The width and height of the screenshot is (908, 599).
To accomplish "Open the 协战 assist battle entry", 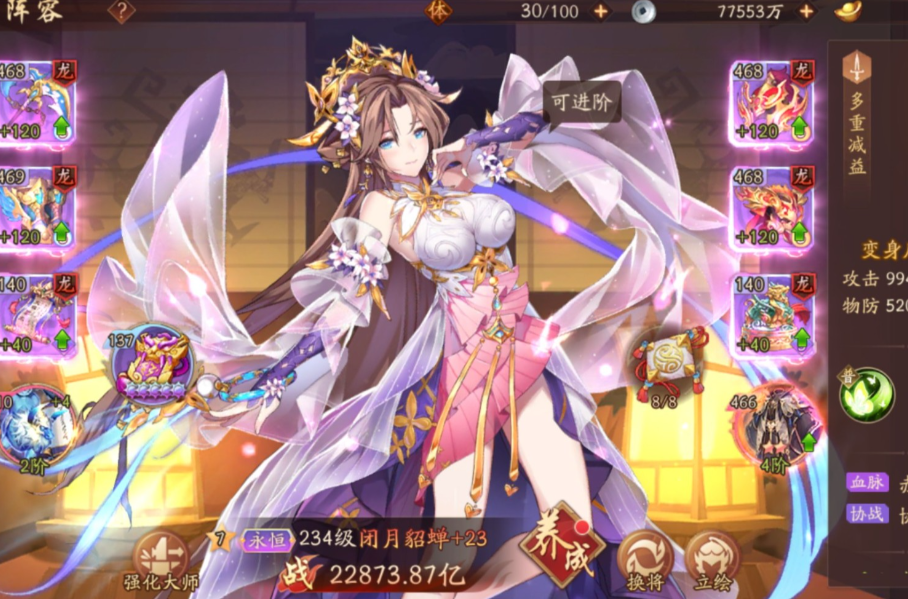I will (865, 513).
